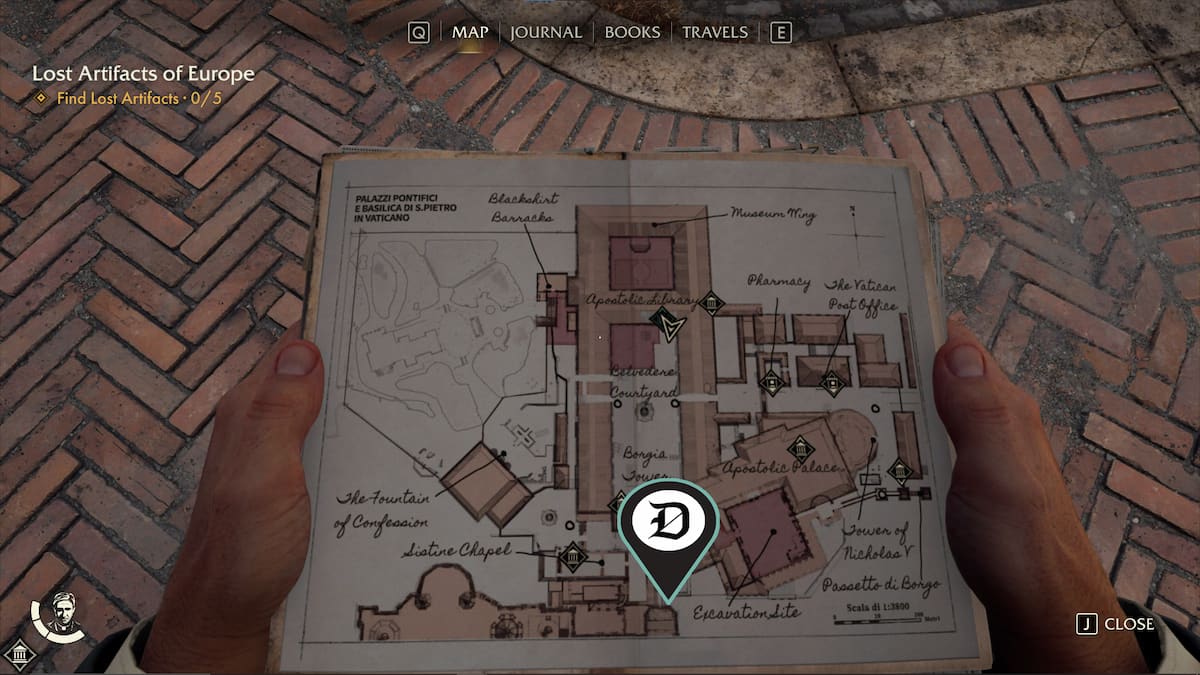Select the Travels tab
The height and width of the screenshot is (675, 1200).
(714, 32)
